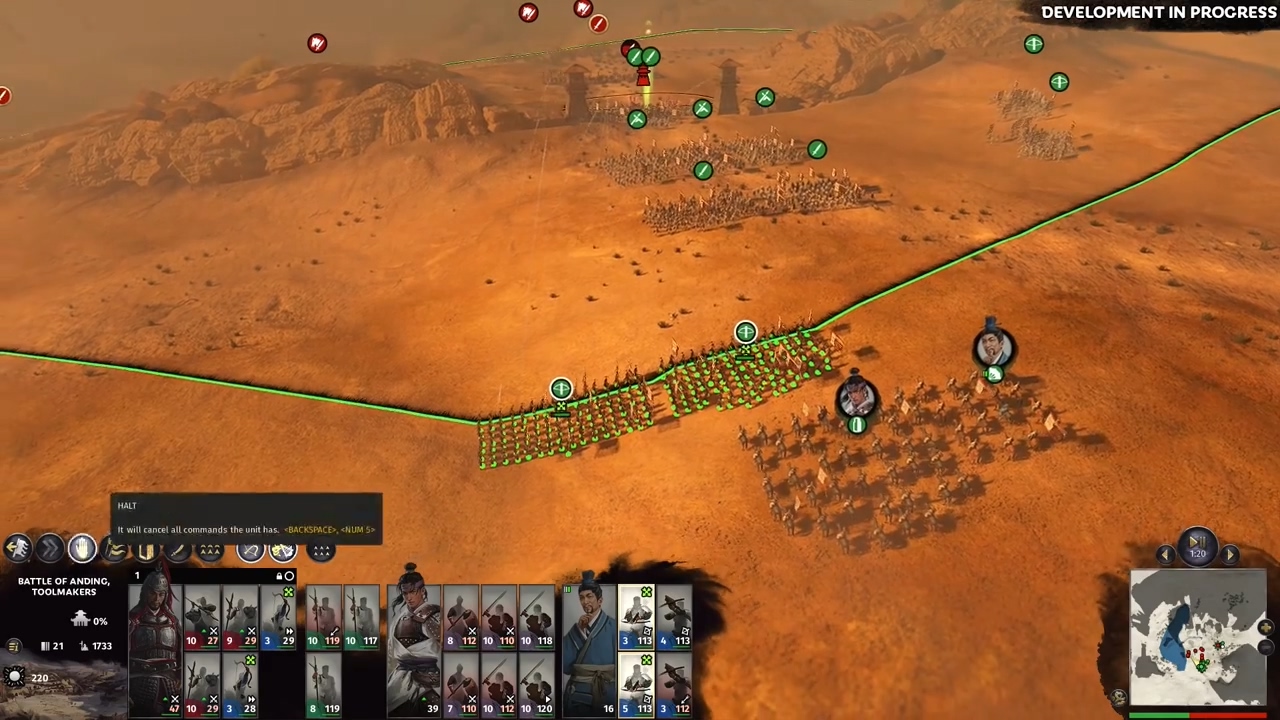This screenshot has height=720, width=1280.
Task: Click the sword melee mode button
Action: click(177, 550)
